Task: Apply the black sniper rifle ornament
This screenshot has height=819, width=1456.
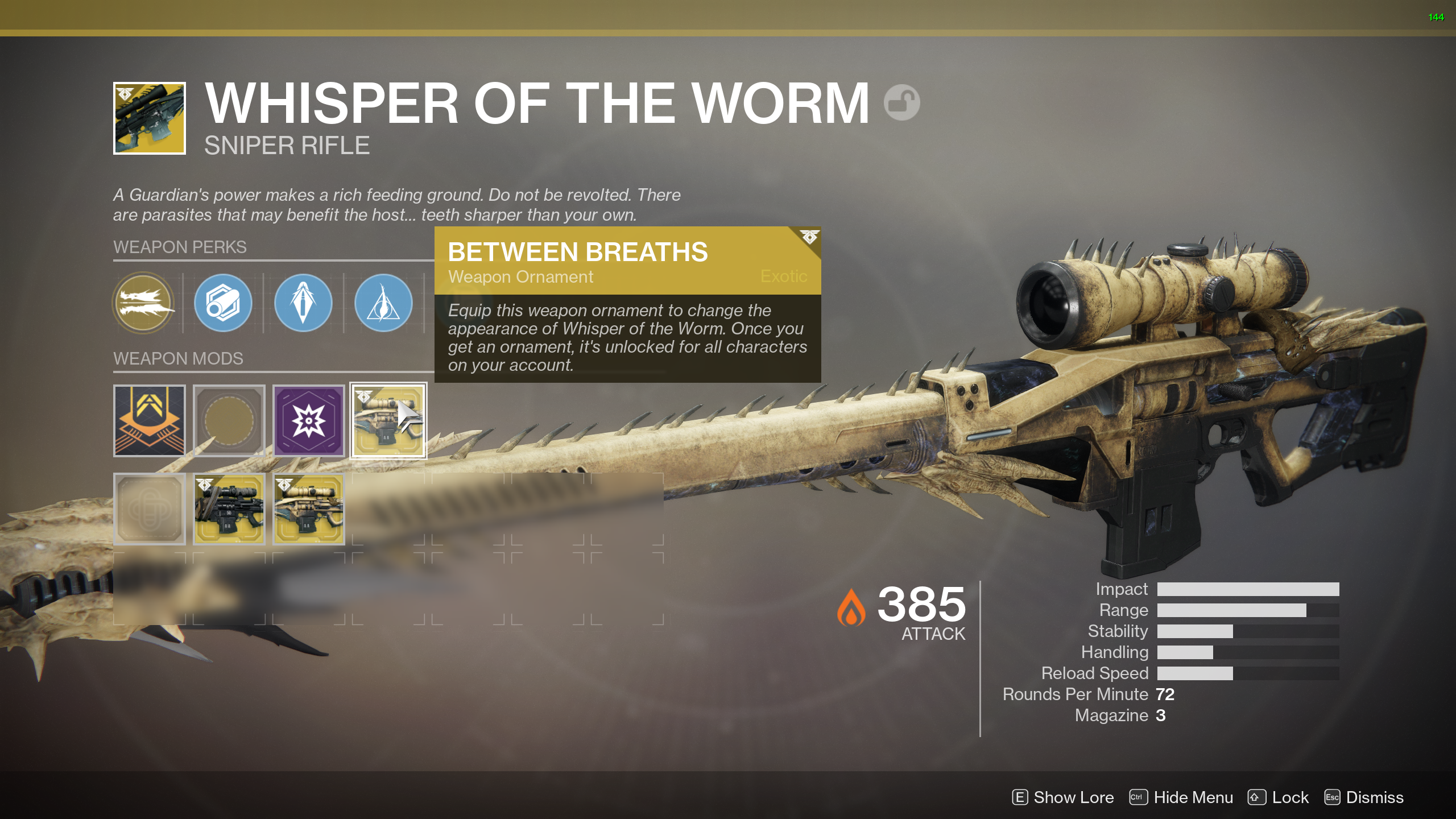Action: [x=229, y=510]
